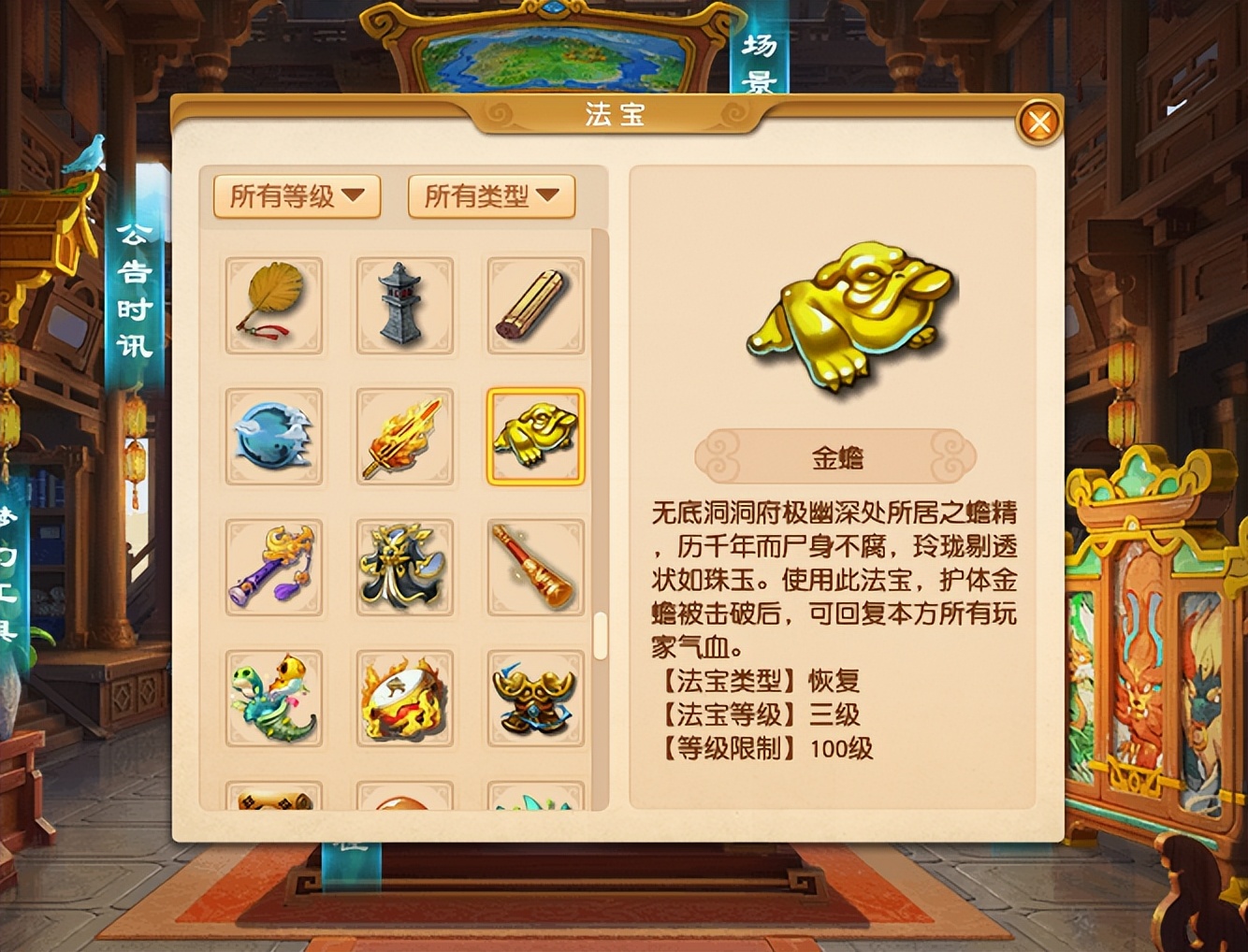
Task: Select the golden armor treasure
Action: point(534,700)
